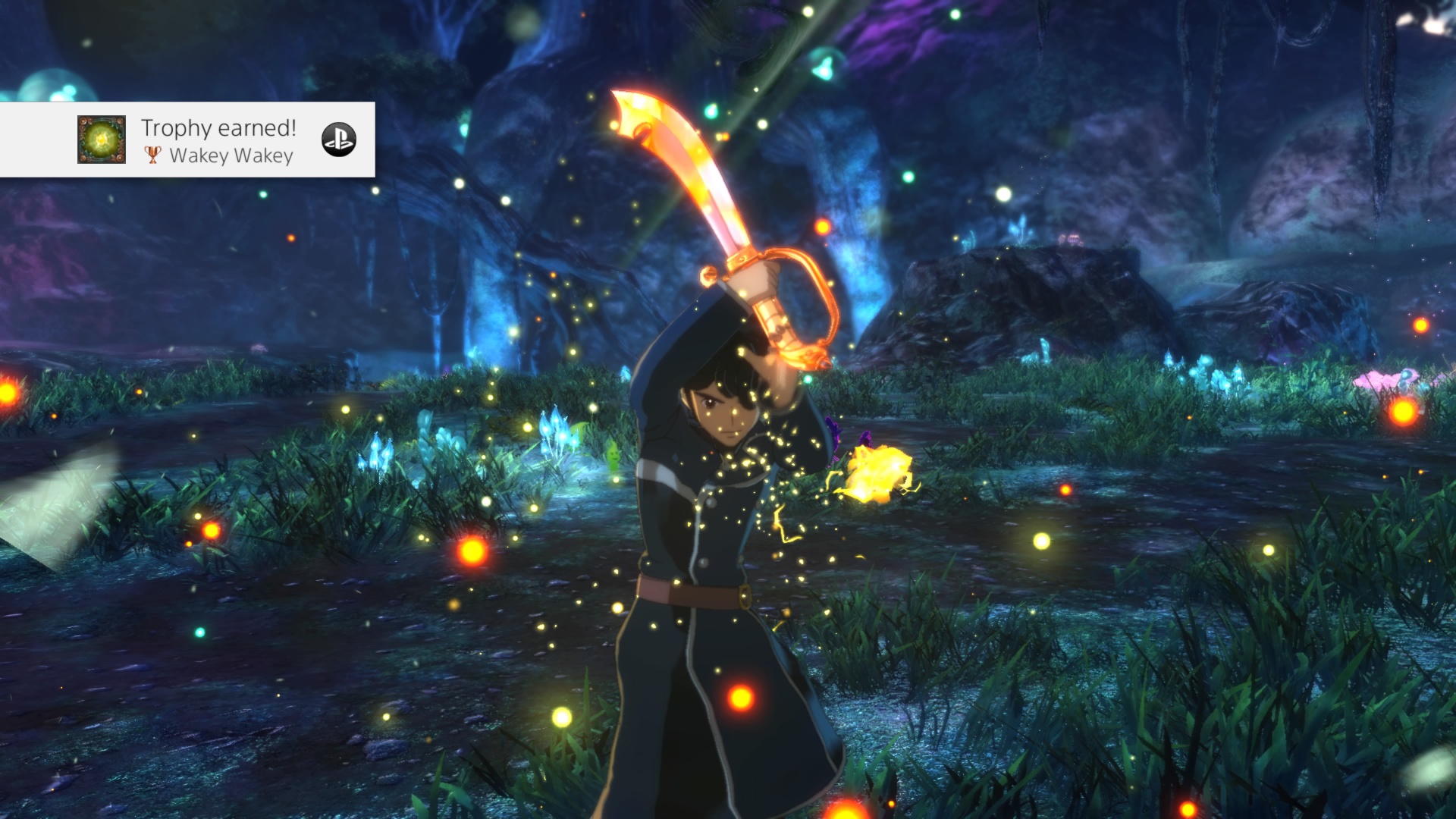Select the green trophy thumbnail image
The height and width of the screenshot is (819, 1456).
pyautogui.click(x=102, y=140)
